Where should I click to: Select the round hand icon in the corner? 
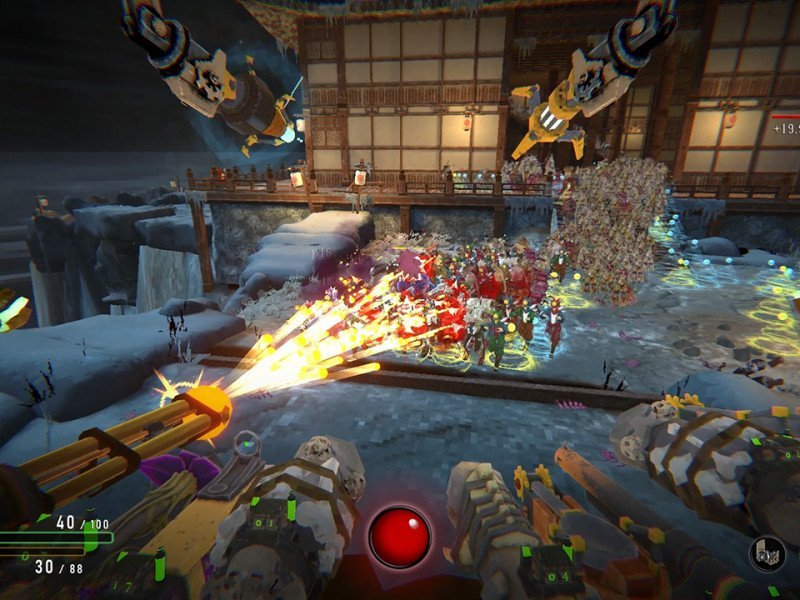(766, 554)
